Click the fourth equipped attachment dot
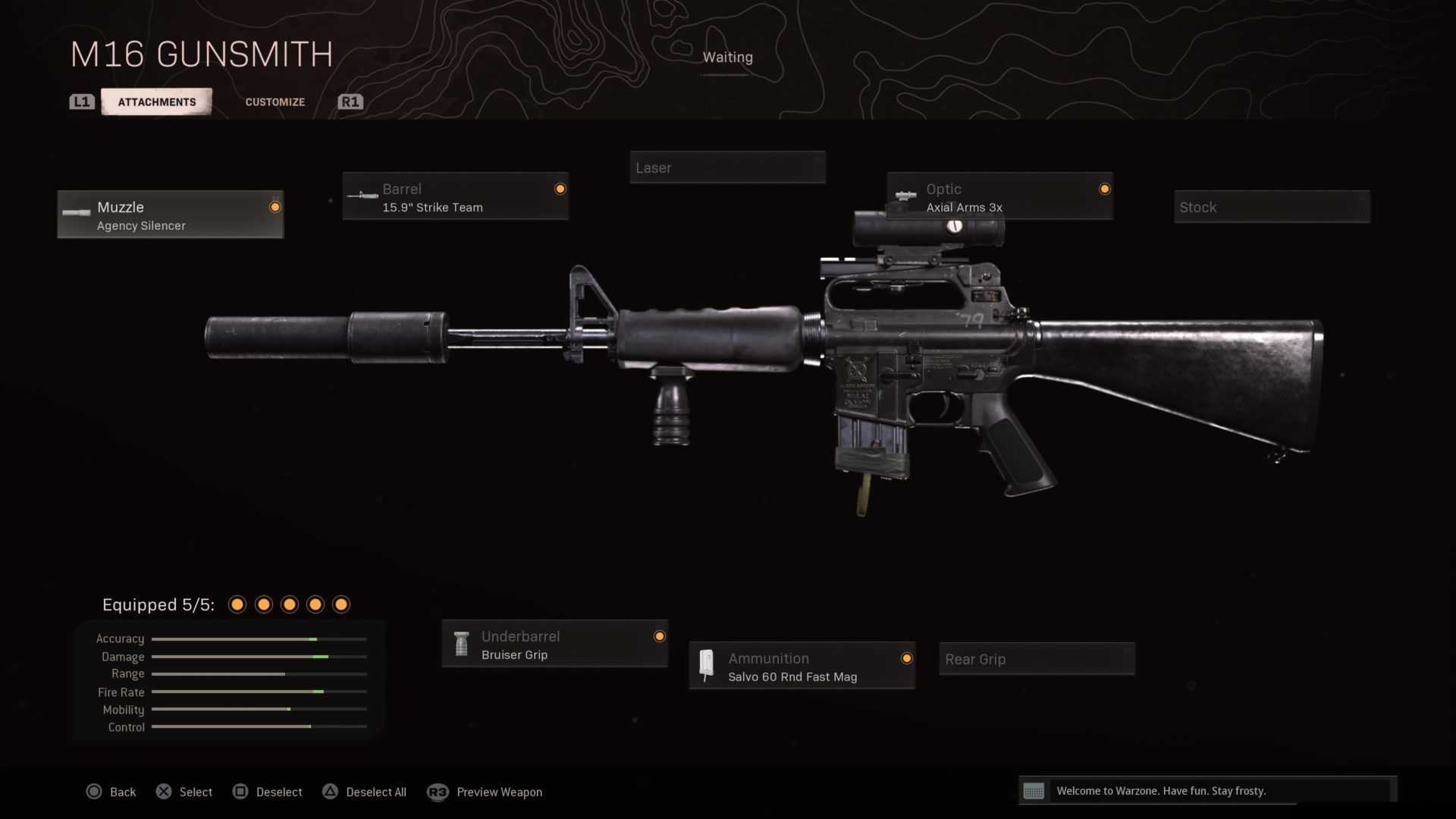This screenshot has height=819, width=1456. click(315, 604)
